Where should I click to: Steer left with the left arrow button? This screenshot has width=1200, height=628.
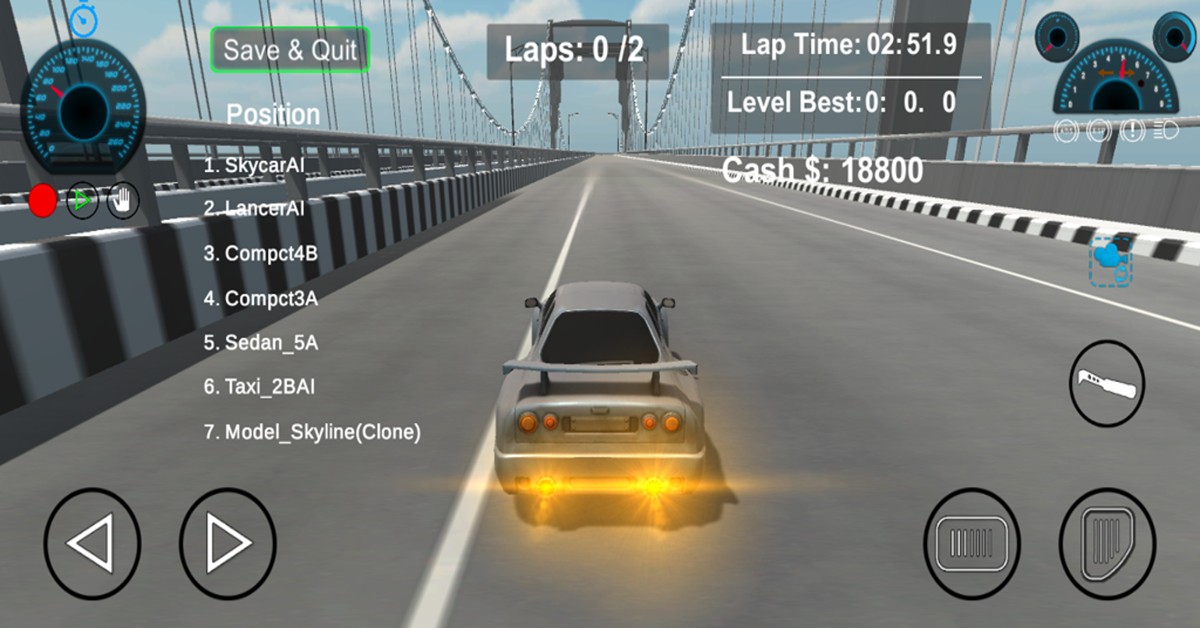[92, 544]
